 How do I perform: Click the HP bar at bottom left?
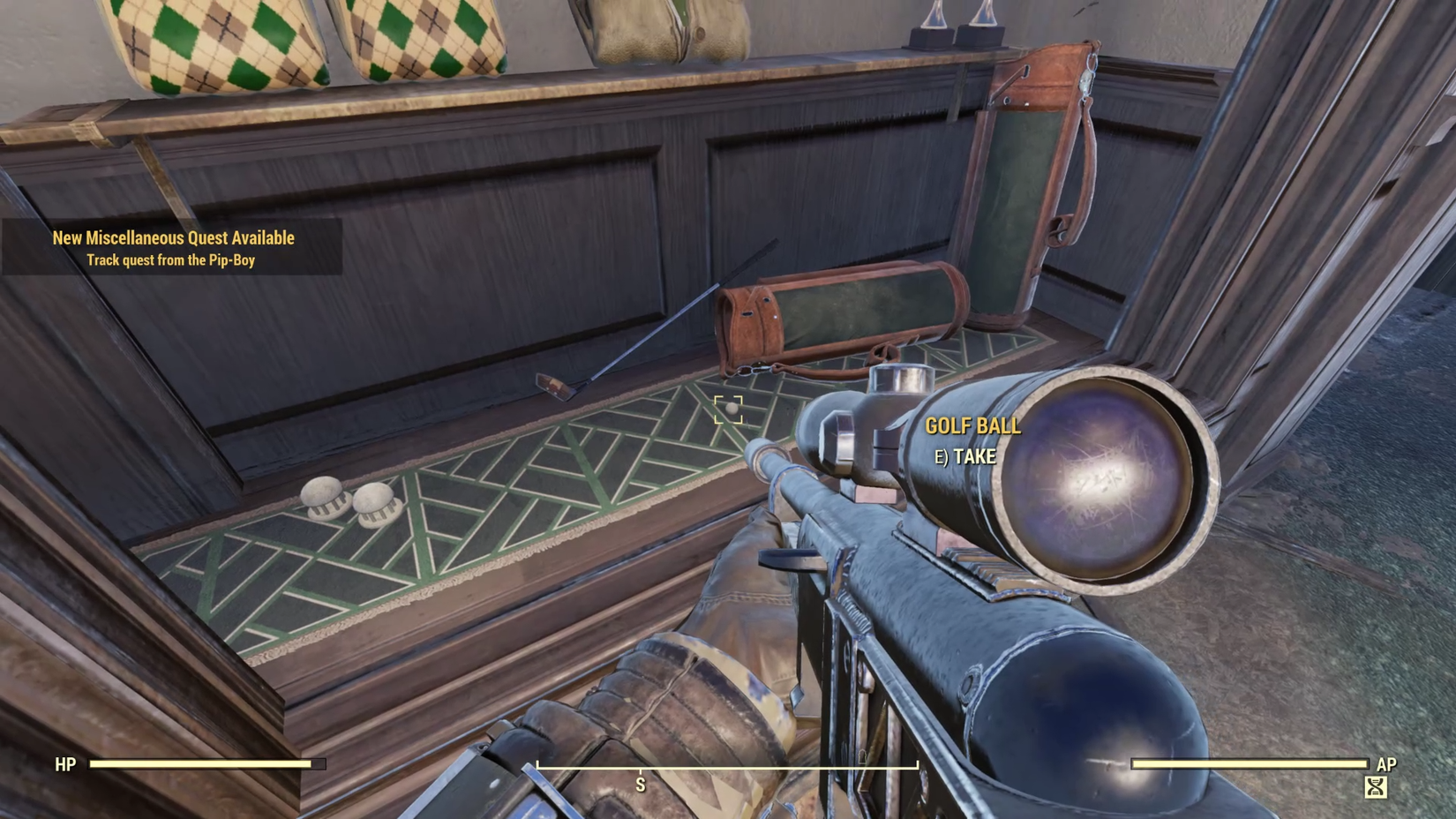(203, 764)
